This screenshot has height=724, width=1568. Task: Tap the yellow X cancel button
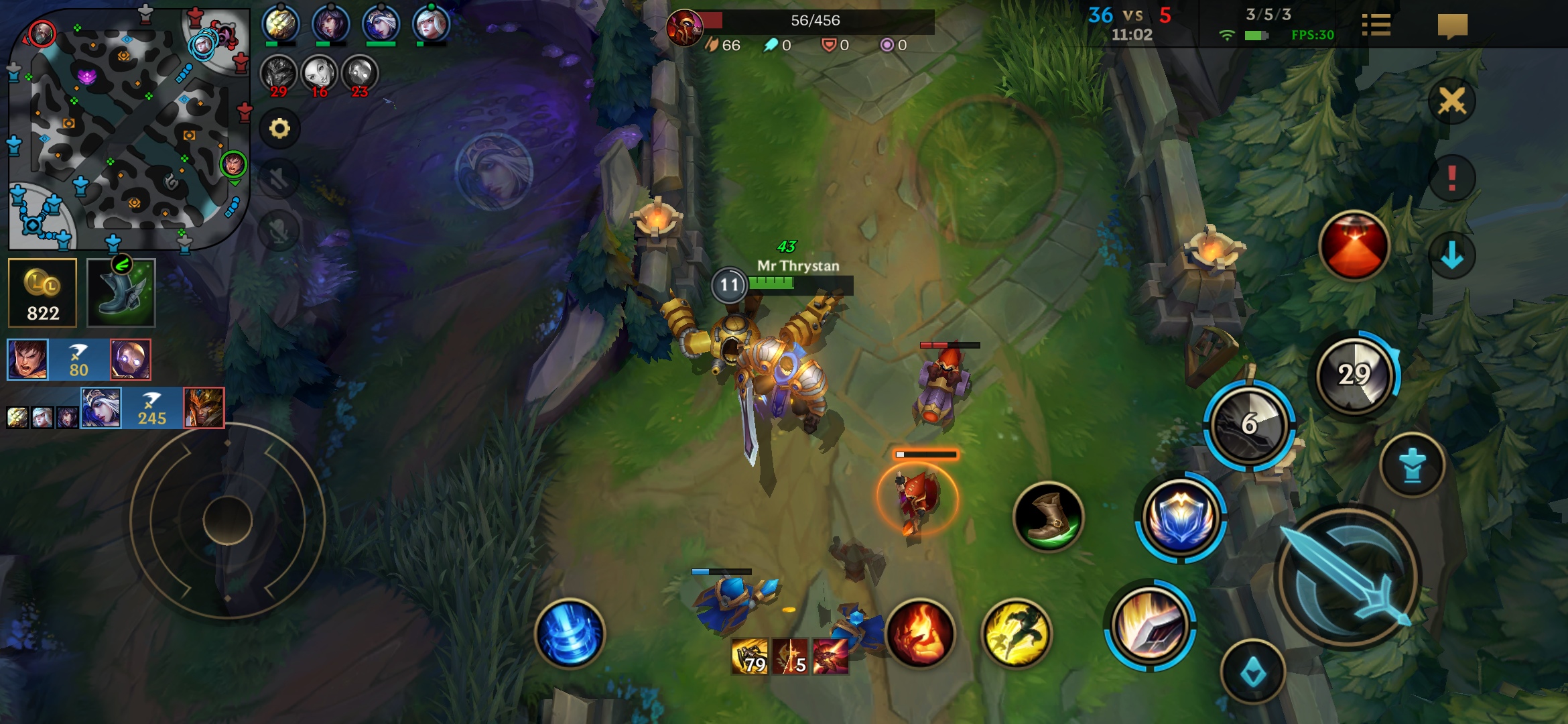point(1451,102)
